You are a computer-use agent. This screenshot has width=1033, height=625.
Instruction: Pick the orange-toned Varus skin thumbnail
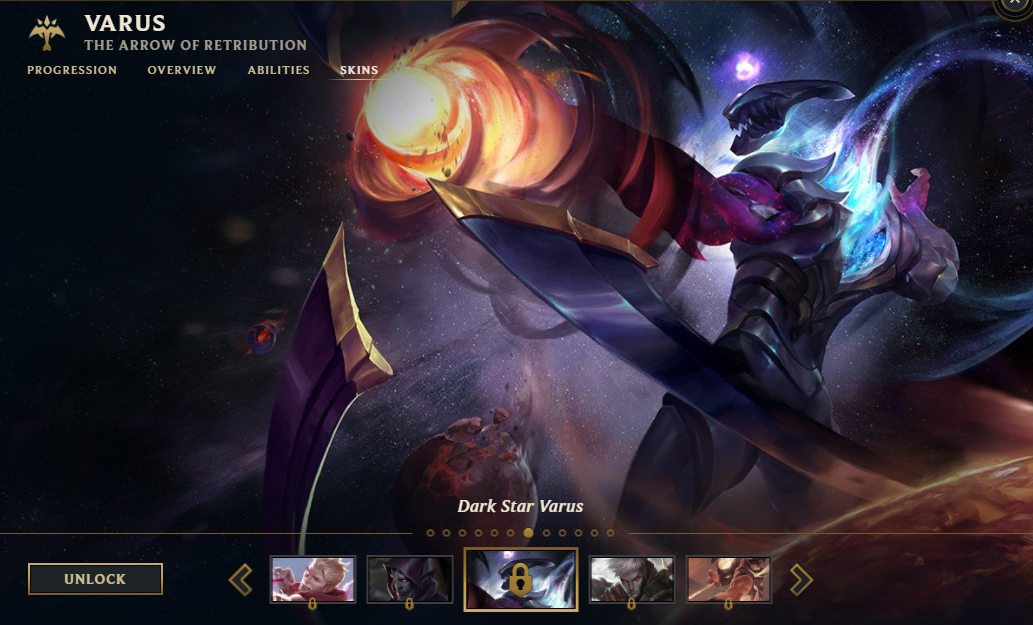pyautogui.click(x=728, y=579)
